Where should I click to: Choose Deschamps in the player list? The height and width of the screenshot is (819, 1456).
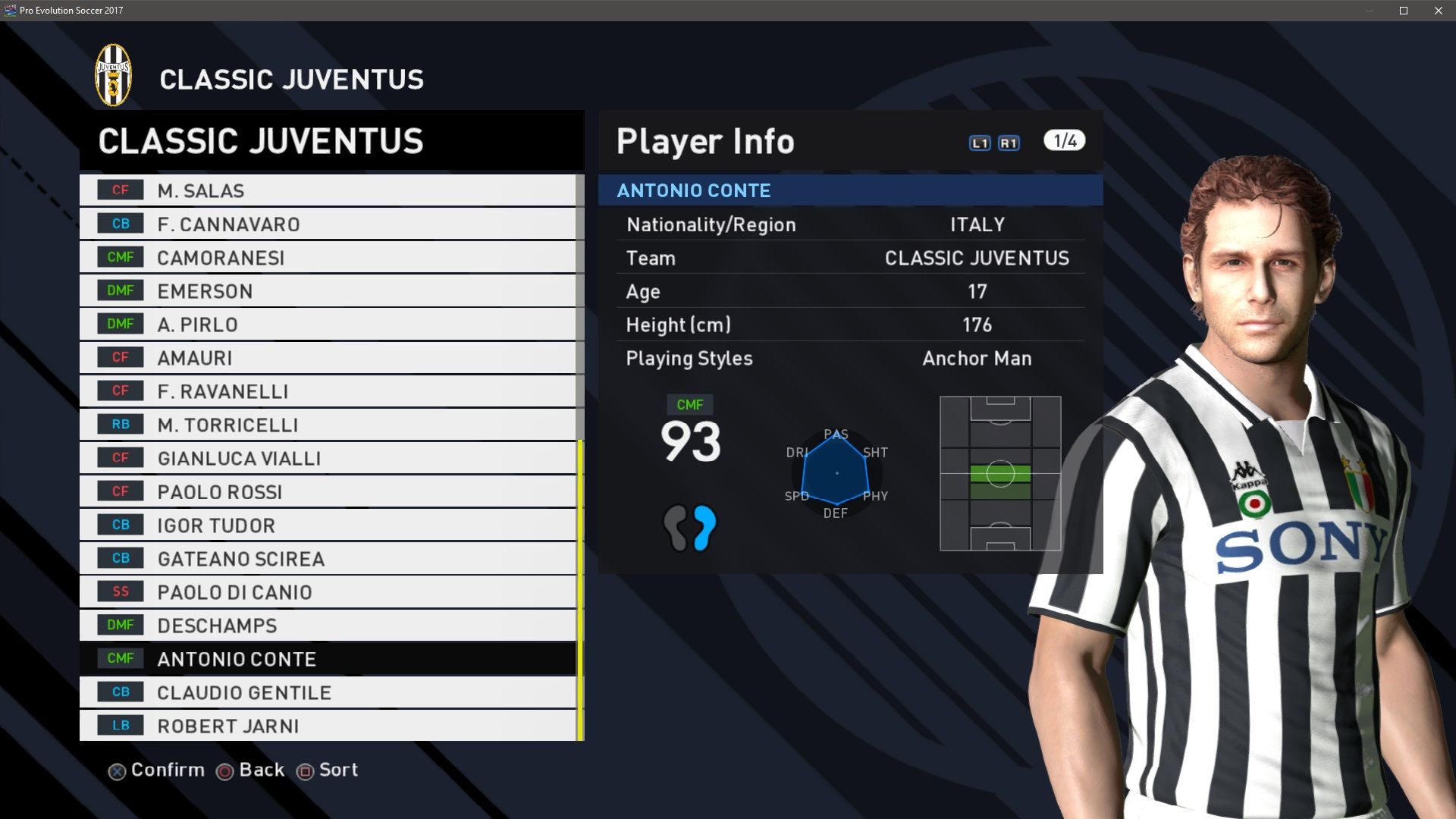328,625
